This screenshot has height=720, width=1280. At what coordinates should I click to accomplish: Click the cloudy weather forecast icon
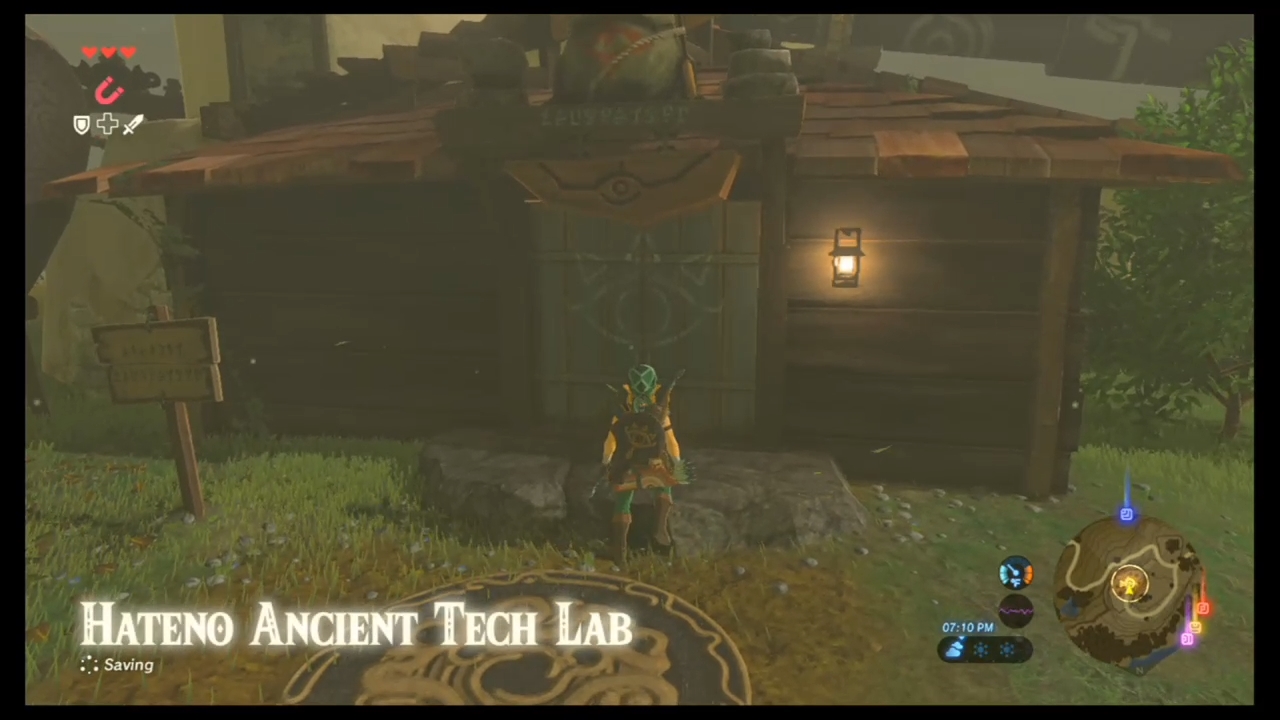point(954,648)
